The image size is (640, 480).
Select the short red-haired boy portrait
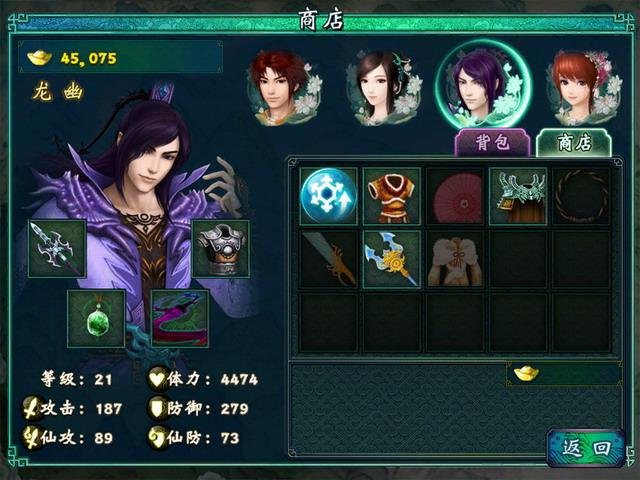[x=281, y=87]
